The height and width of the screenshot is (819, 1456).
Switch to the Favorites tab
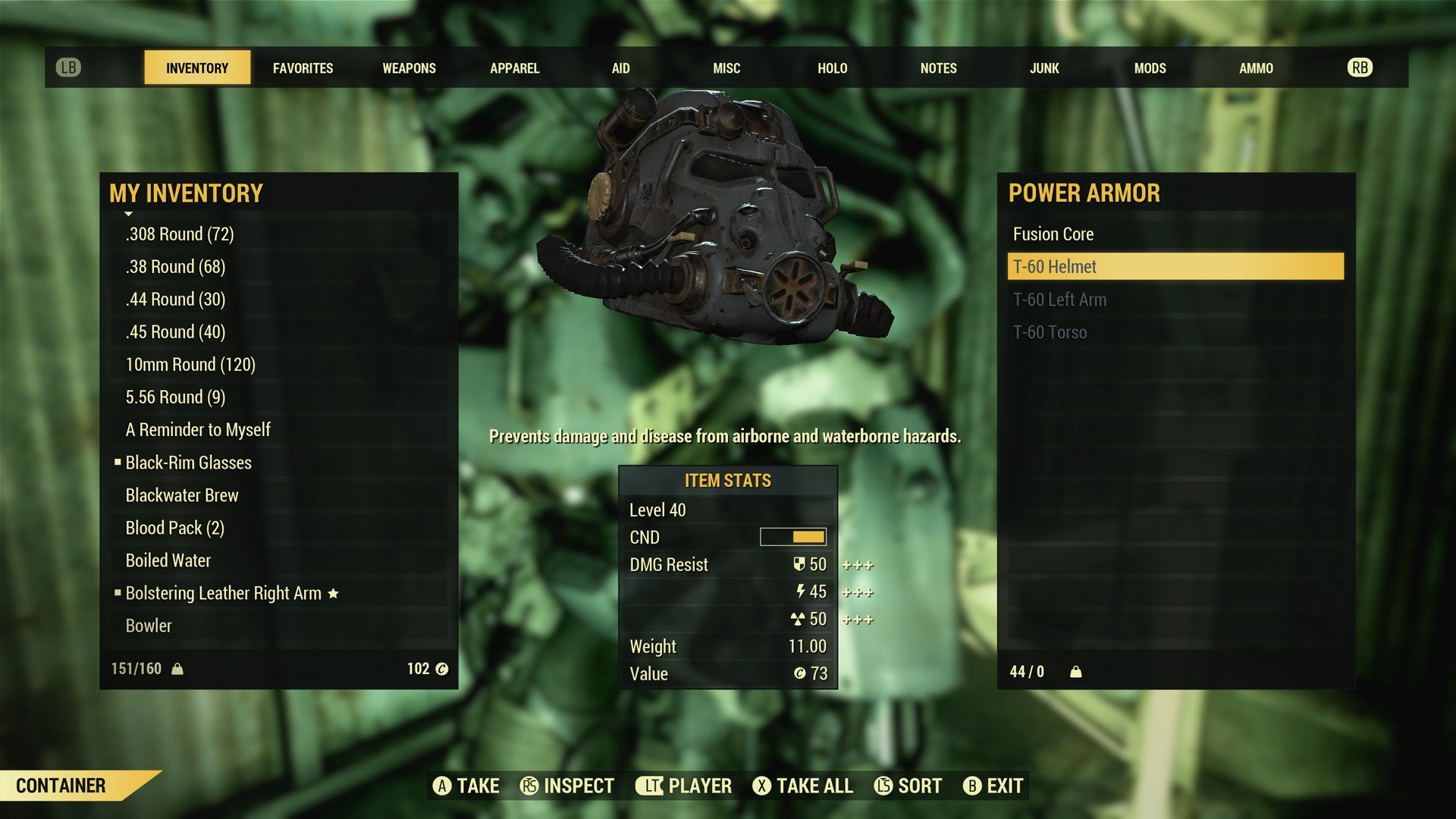click(x=303, y=68)
